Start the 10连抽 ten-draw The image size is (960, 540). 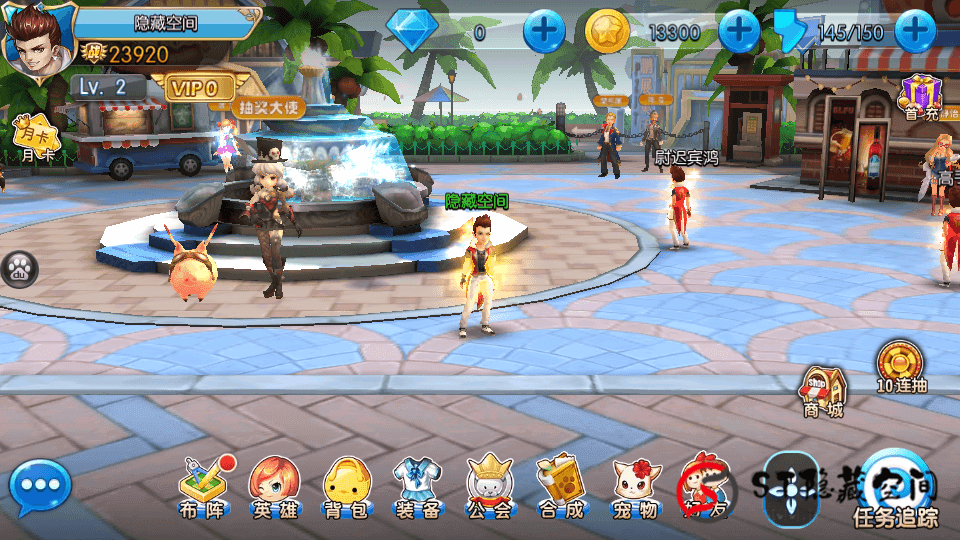[x=899, y=366]
